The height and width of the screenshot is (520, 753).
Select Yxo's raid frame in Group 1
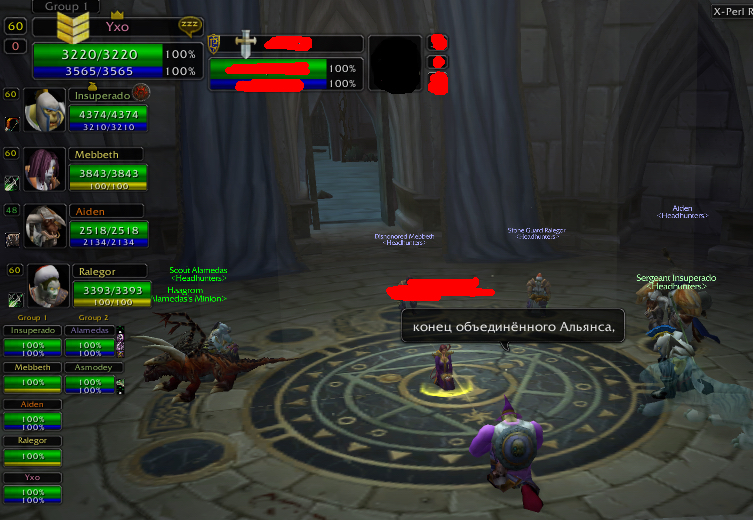tap(32, 488)
